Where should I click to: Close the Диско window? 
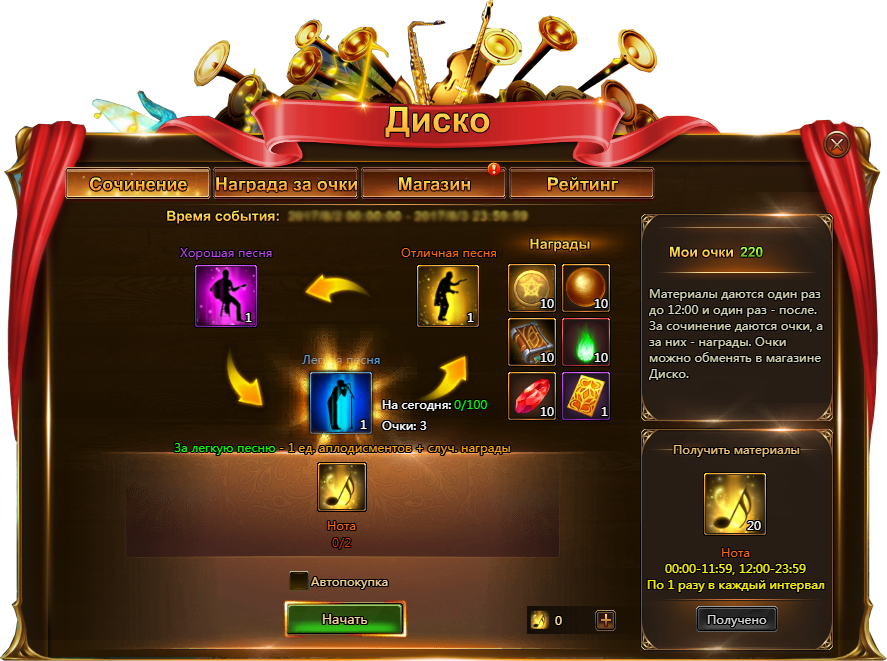click(836, 146)
